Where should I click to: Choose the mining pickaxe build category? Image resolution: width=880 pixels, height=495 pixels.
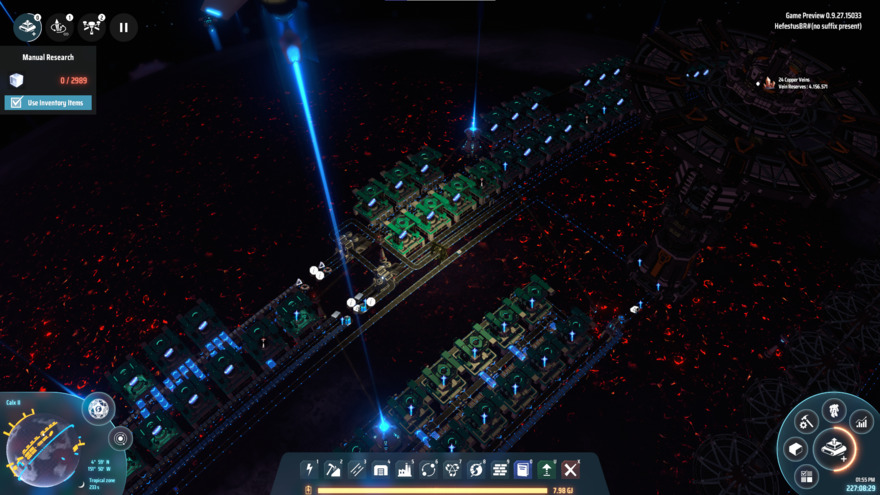point(334,469)
